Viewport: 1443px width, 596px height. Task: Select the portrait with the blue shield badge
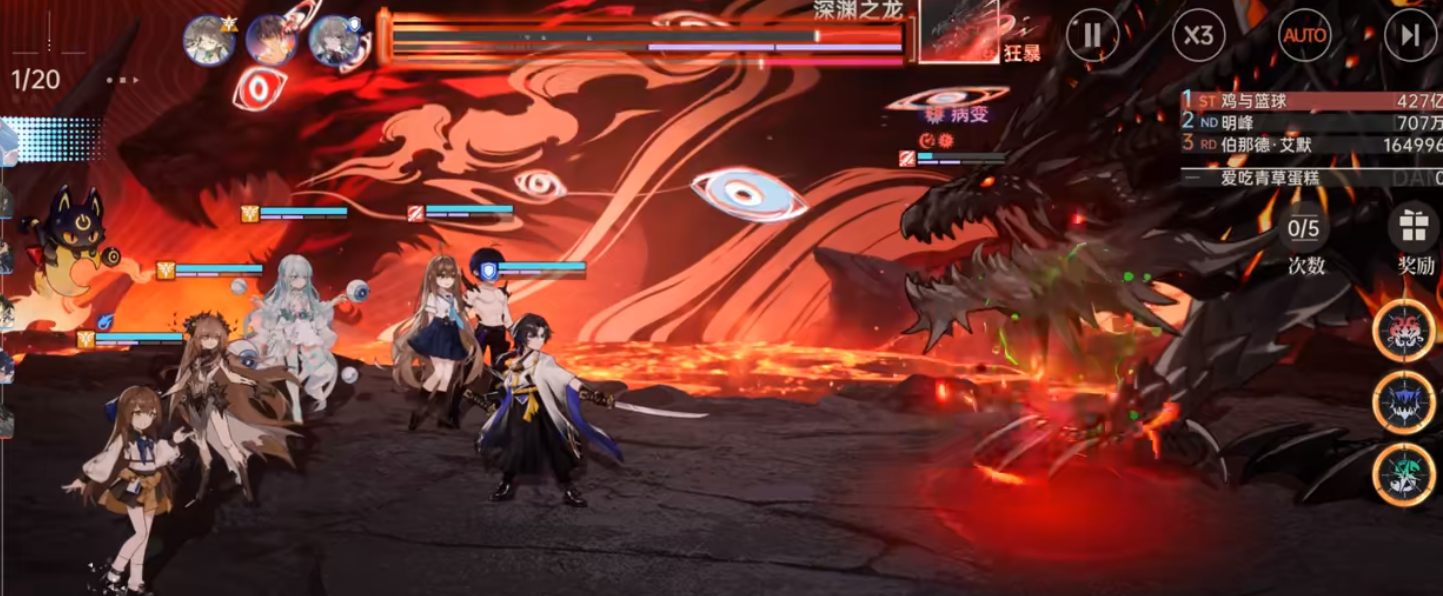pos(333,41)
